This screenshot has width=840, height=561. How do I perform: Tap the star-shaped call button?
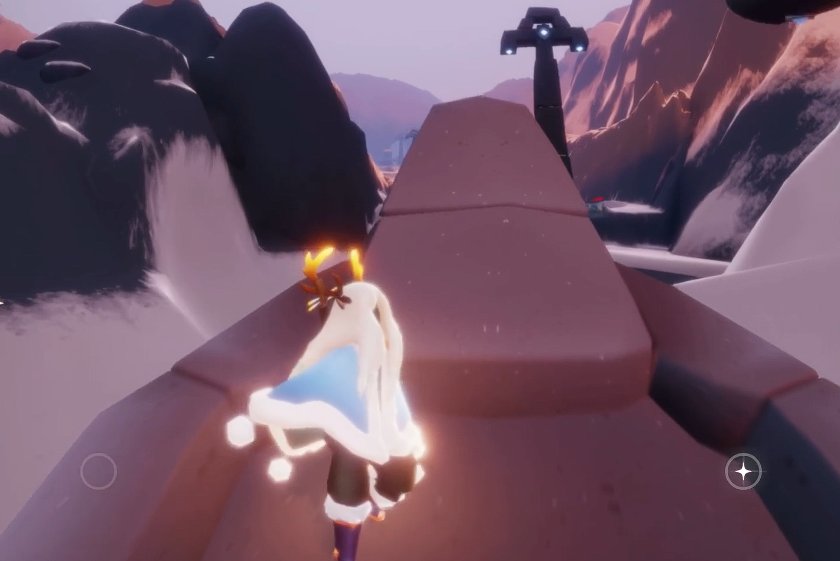743,471
